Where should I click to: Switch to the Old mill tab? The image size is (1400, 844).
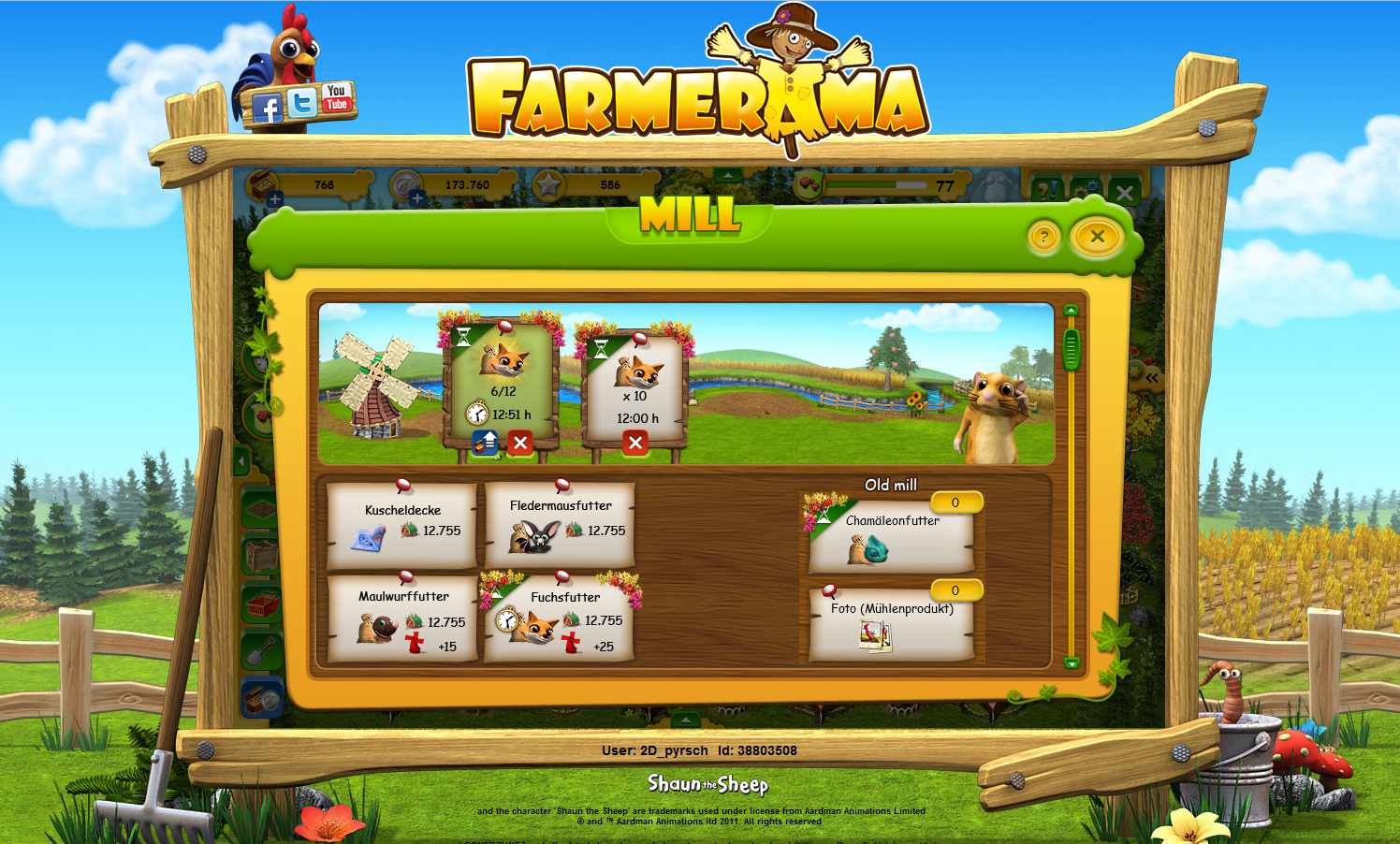[x=891, y=485]
